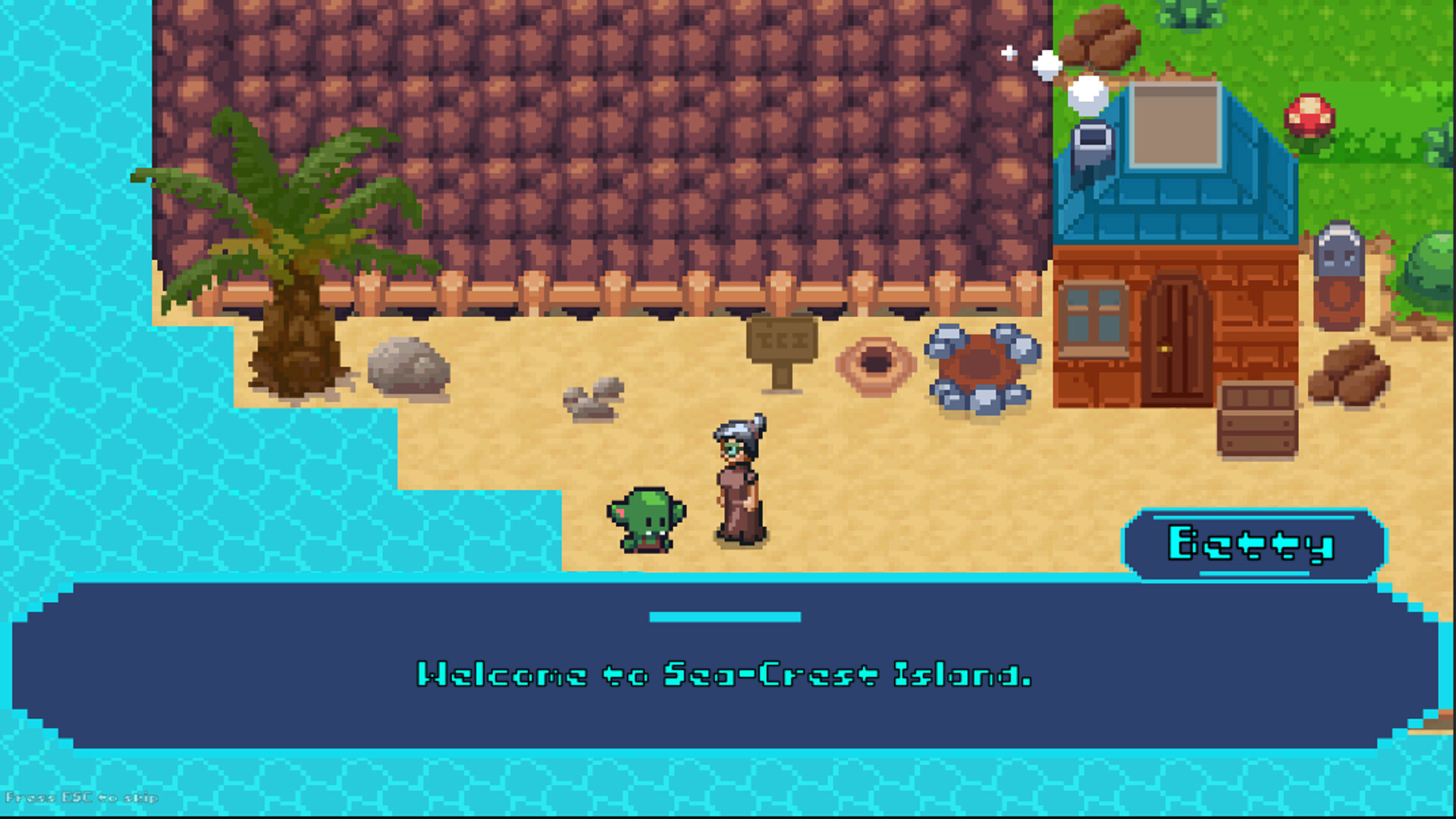The width and height of the screenshot is (1456, 819).
Task: Click the red mushroom near the house
Action: [1310, 114]
